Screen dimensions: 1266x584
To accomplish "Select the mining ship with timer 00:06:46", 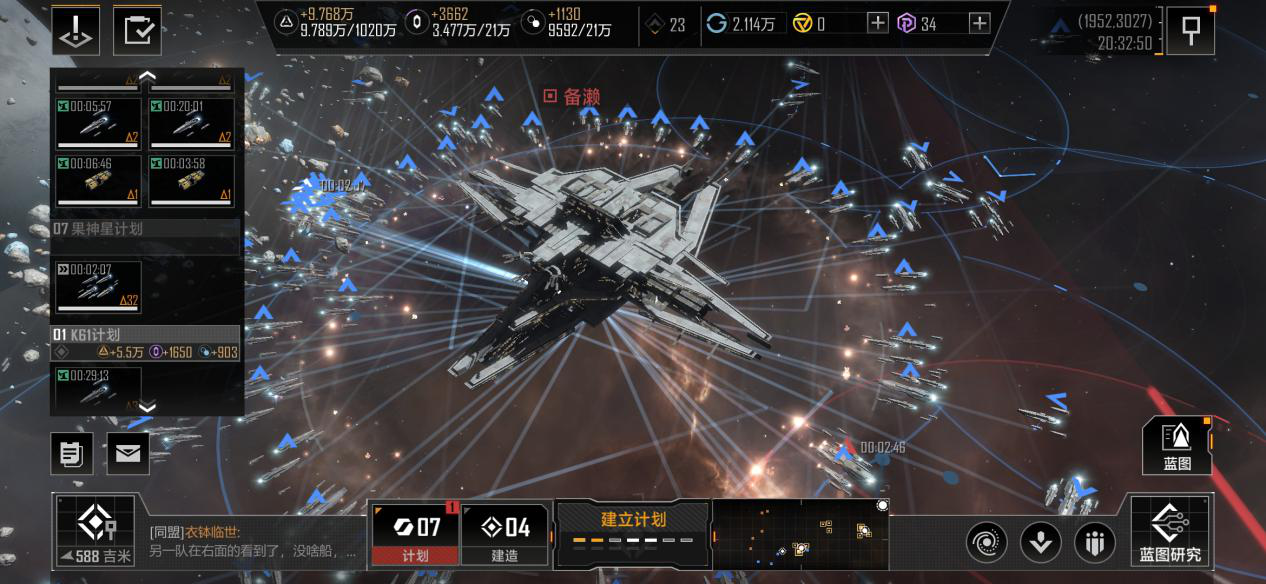I will [x=97, y=181].
